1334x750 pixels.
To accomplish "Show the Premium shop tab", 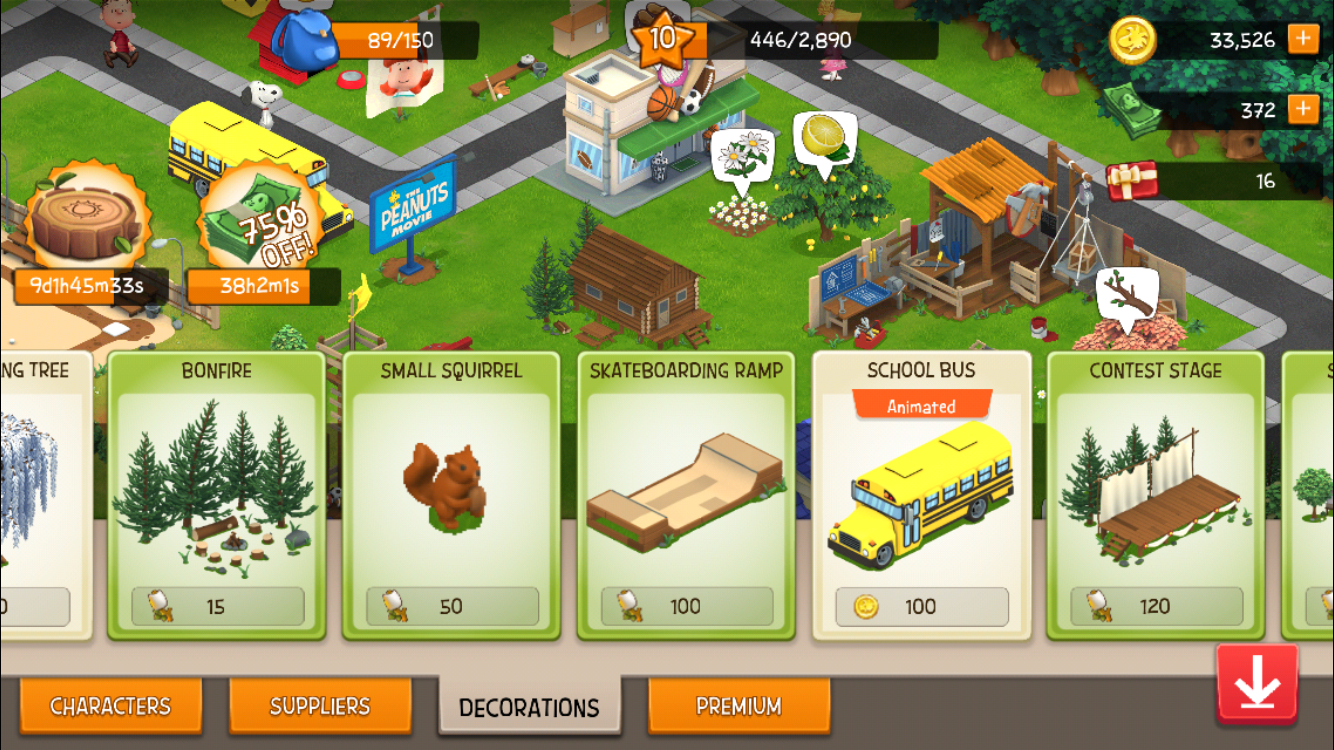I will tap(739, 706).
